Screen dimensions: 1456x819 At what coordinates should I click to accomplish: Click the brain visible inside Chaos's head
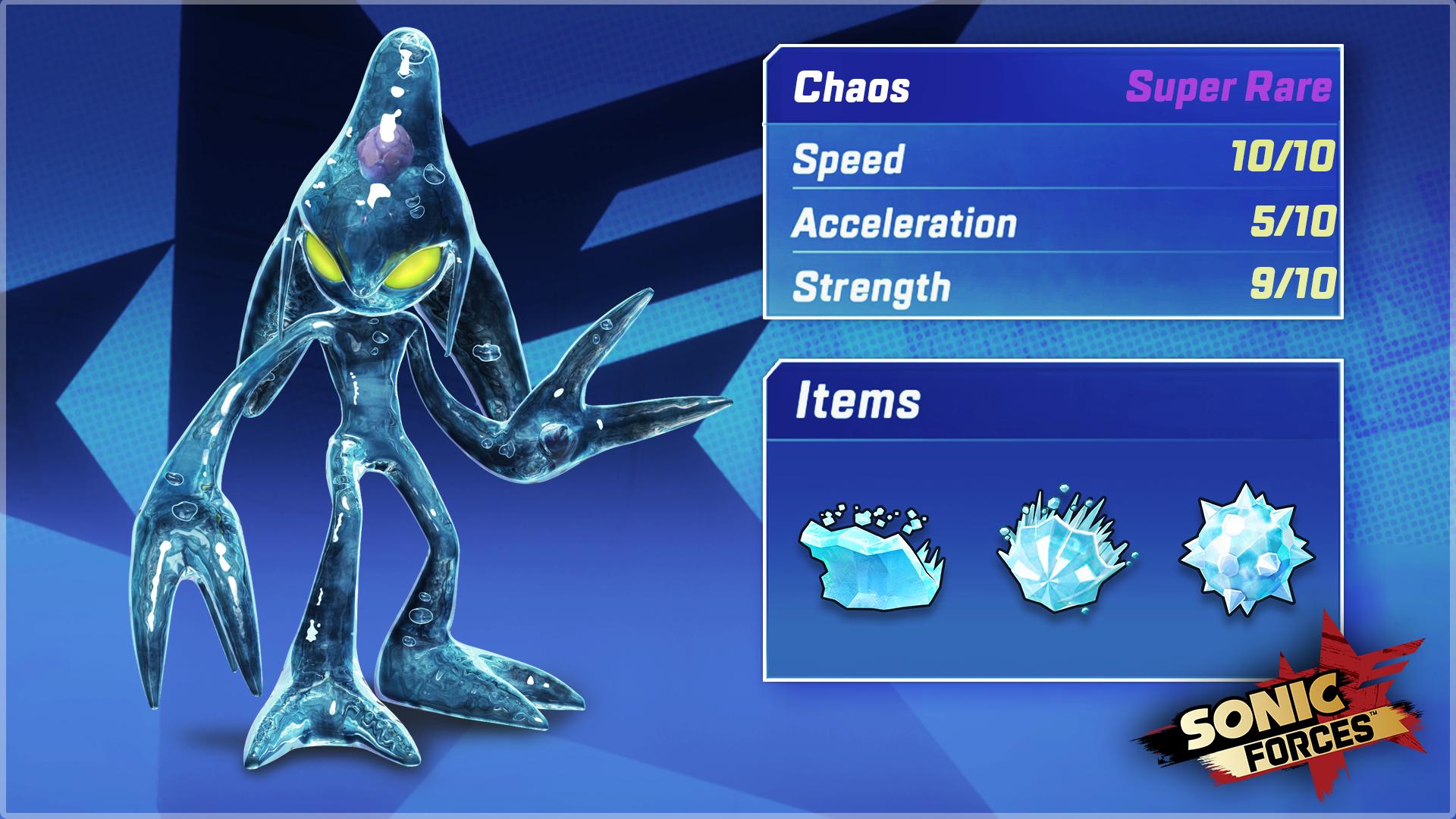coord(387,152)
